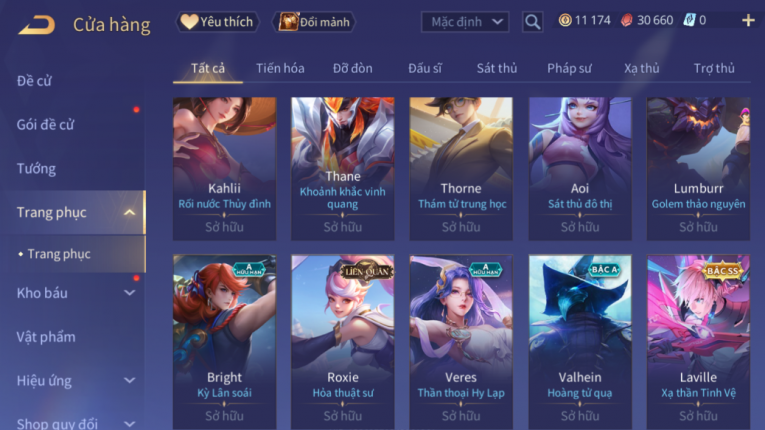The width and height of the screenshot is (765, 430).
Task: Select the Đề cử menu entry
Action: (35, 81)
